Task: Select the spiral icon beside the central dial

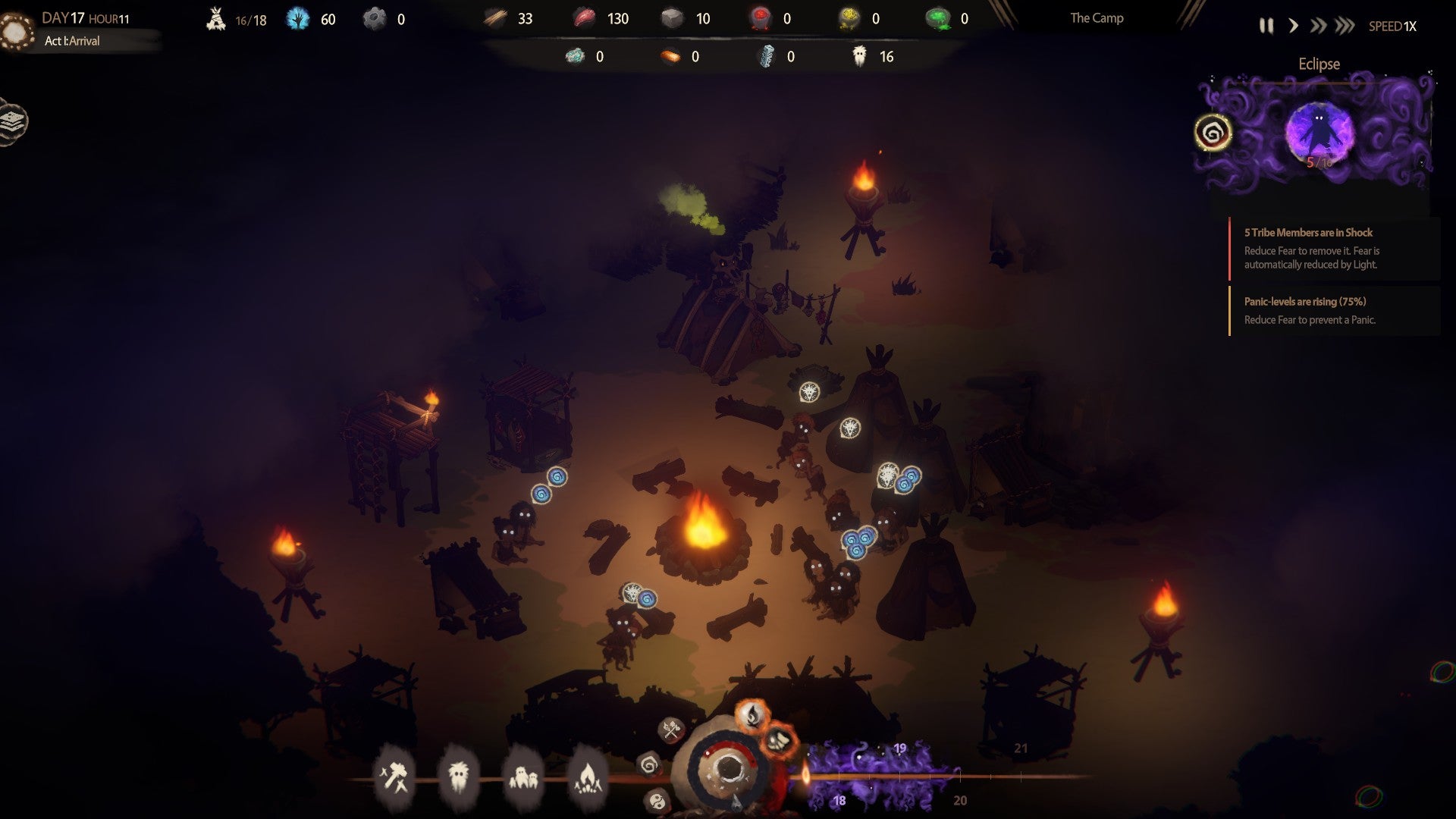Action: [649, 765]
